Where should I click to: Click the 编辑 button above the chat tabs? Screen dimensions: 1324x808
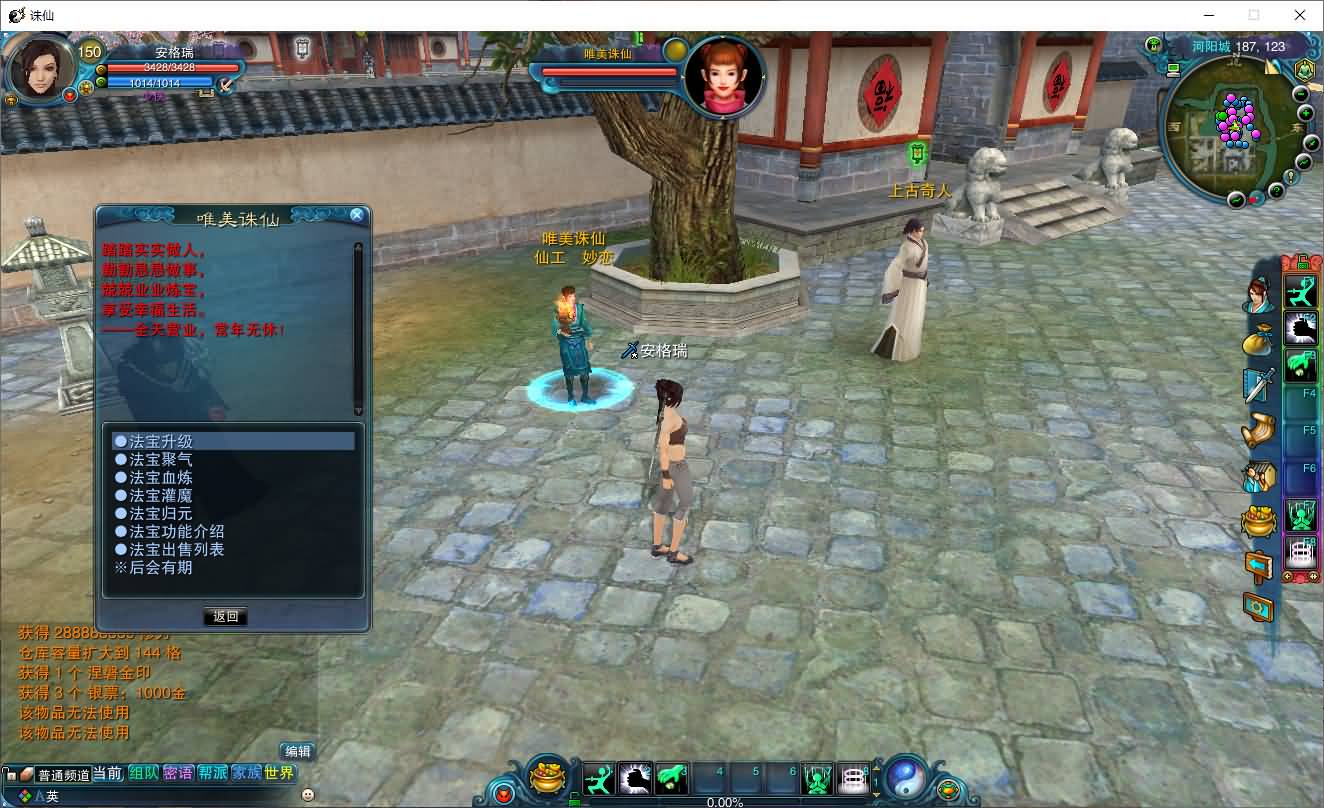point(297,751)
